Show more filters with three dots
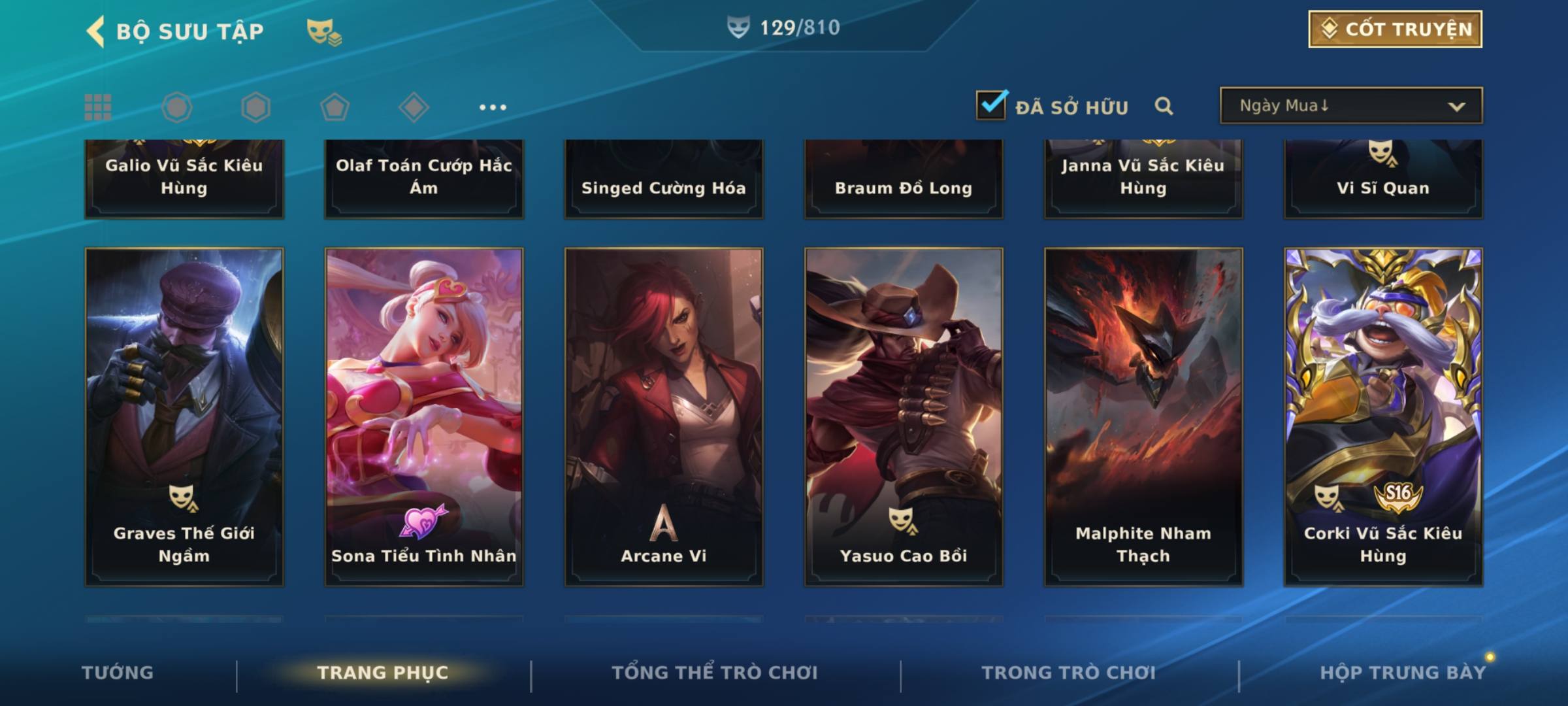The width and height of the screenshot is (1568, 706). (493, 107)
